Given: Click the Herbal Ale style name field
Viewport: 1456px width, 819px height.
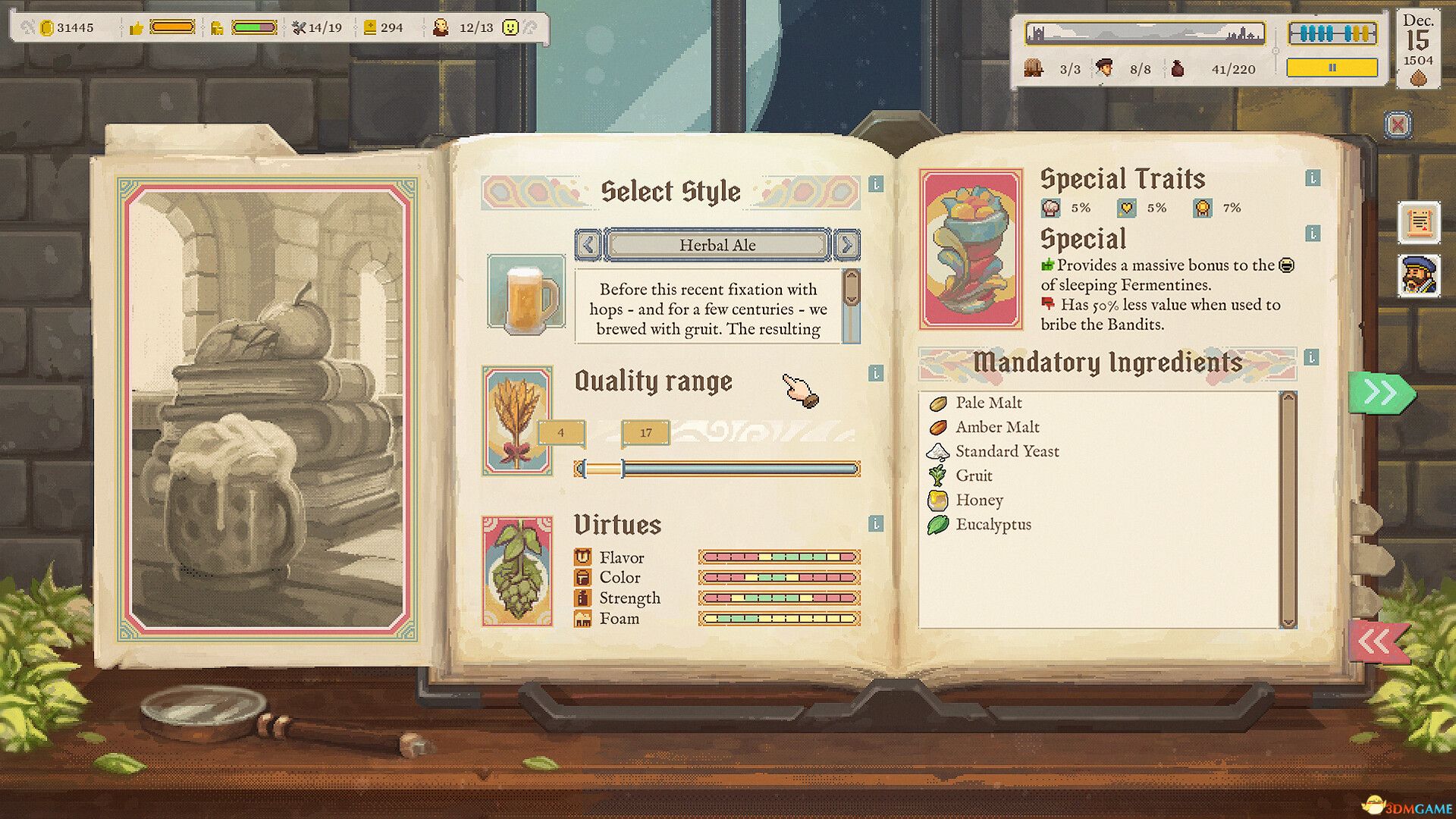Looking at the screenshot, I should click(717, 245).
